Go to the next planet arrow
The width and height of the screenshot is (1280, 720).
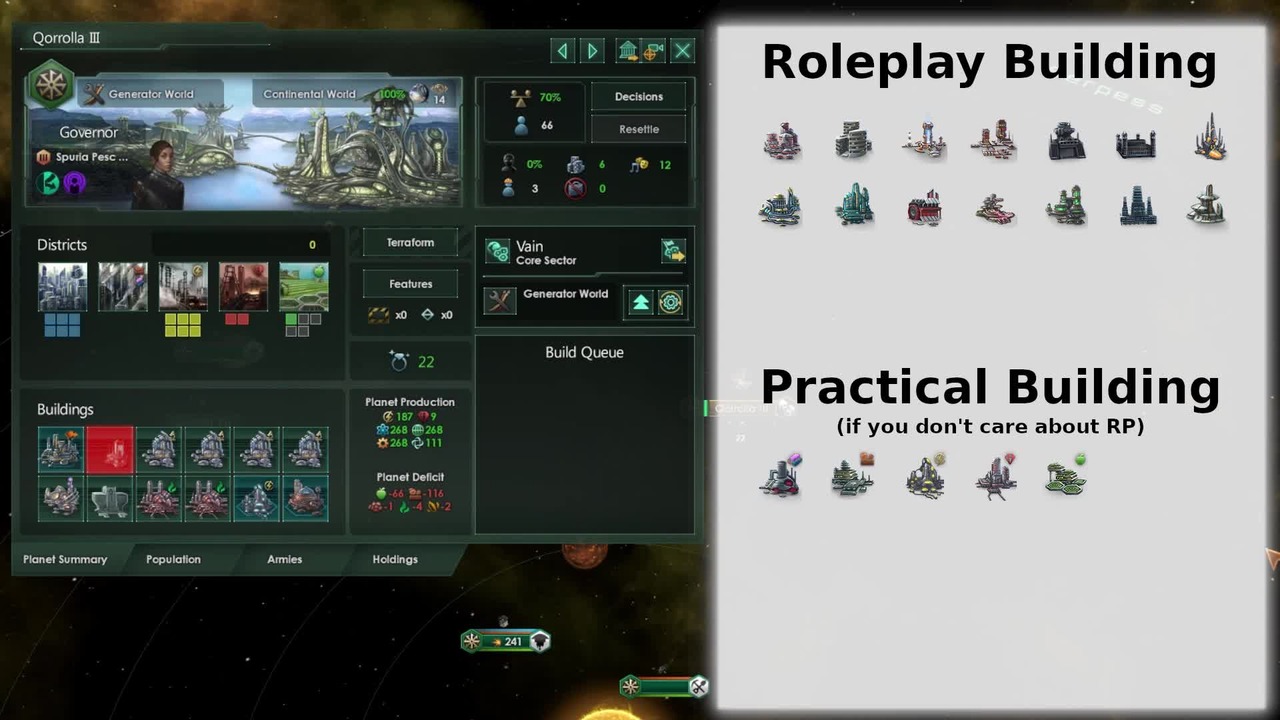click(593, 50)
